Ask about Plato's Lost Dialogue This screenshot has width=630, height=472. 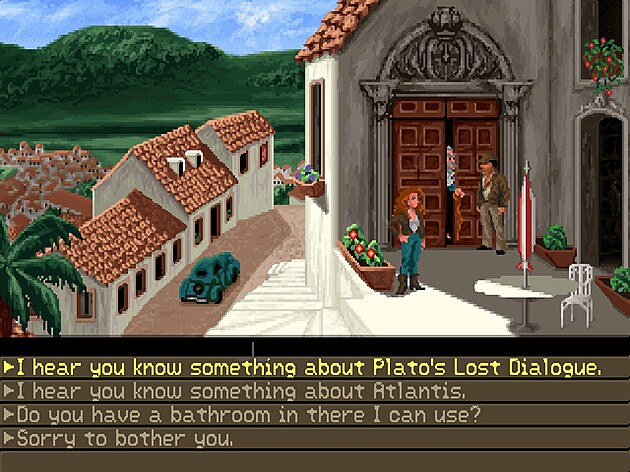(302, 368)
